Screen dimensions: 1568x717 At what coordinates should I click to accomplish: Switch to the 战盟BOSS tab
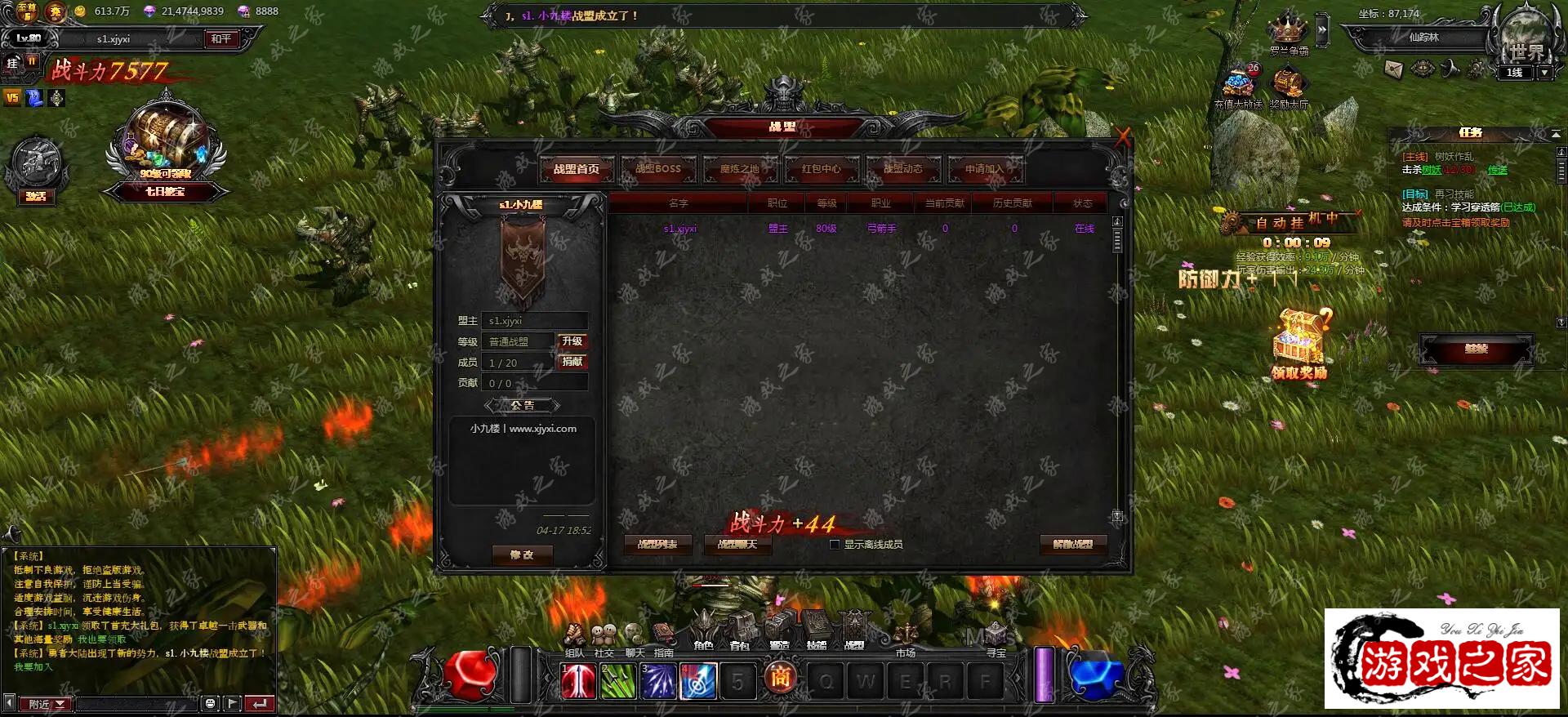(658, 169)
